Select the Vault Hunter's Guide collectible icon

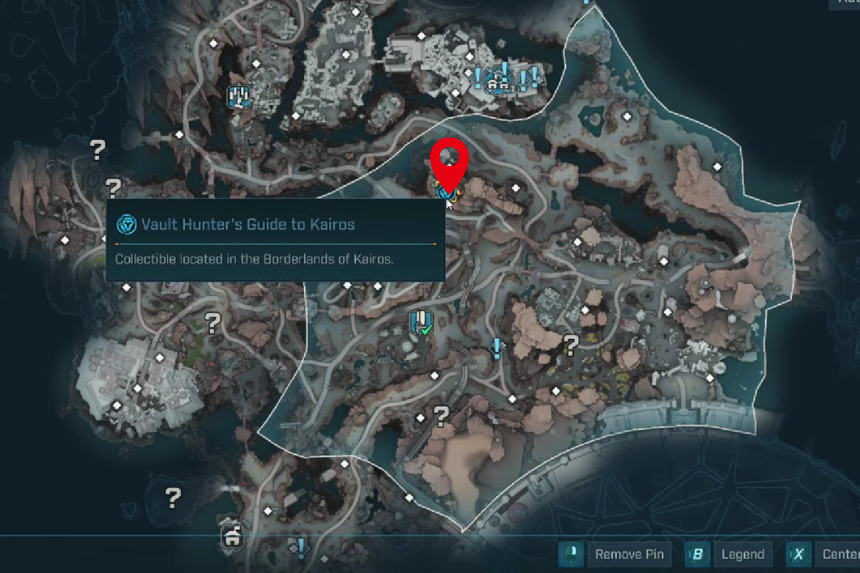pos(445,188)
